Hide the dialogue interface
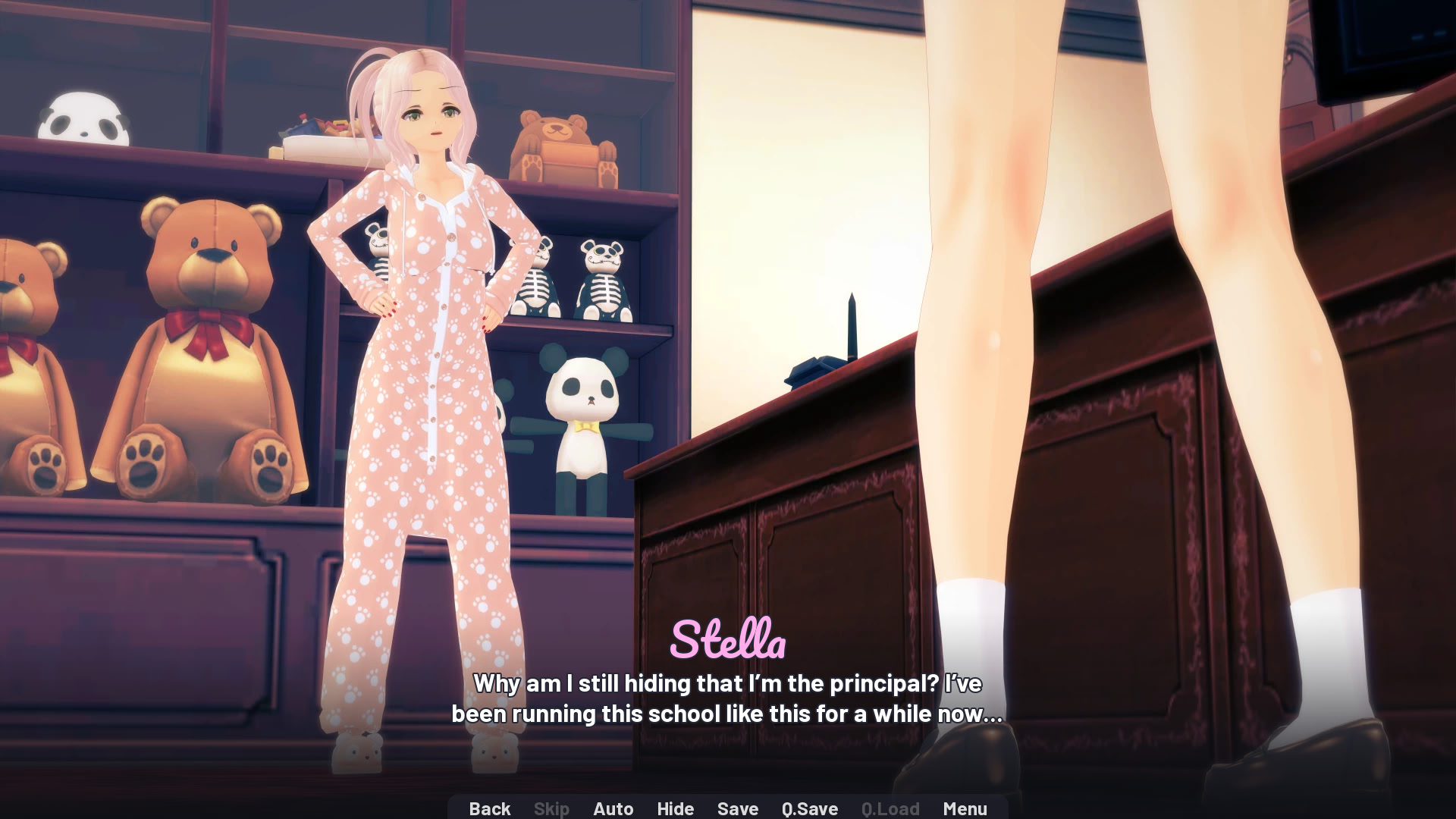 click(x=675, y=808)
